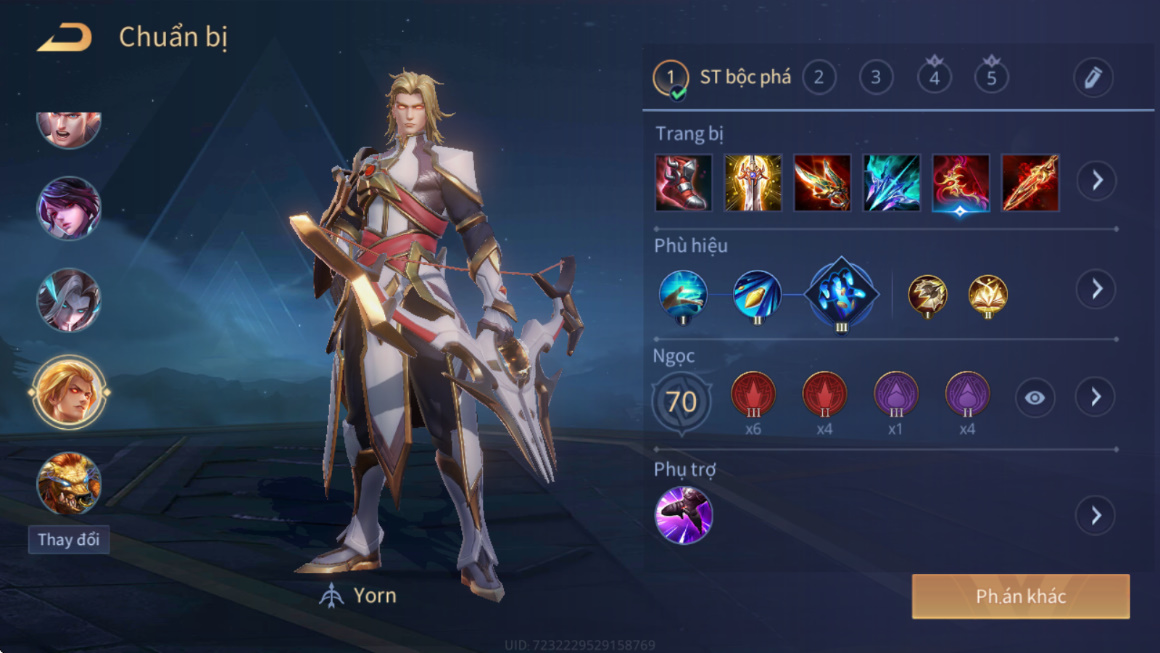Open the Phụ trợ details arrow

click(1096, 516)
